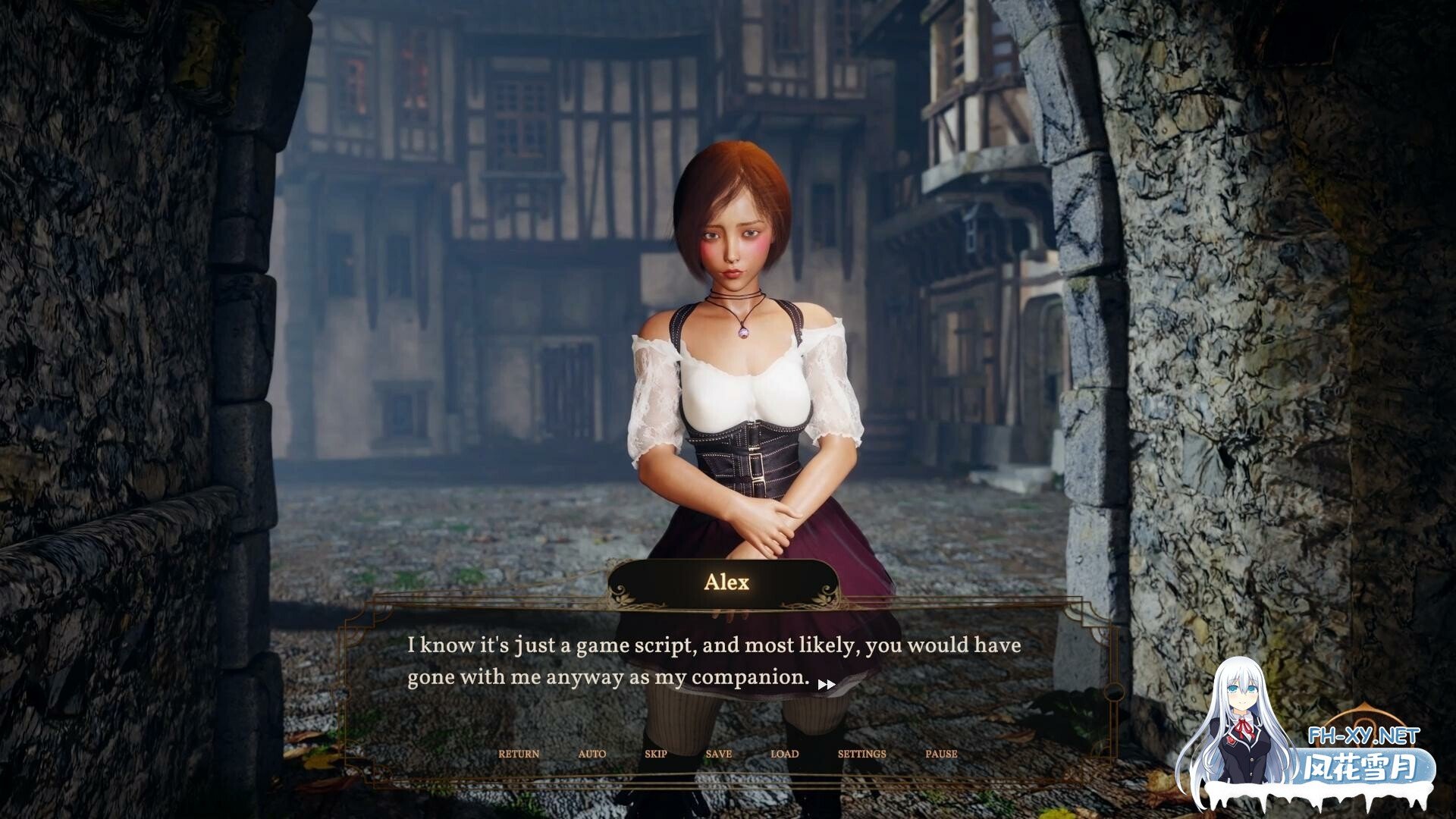
Task: Click the RETURN button in dialogue bar
Action: pyautogui.click(x=519, y=754)
